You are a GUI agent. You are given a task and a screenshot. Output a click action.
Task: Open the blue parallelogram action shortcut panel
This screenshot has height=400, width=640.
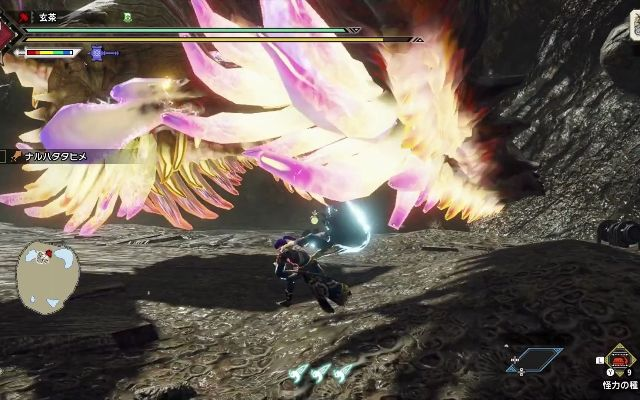tap(534, 358)
